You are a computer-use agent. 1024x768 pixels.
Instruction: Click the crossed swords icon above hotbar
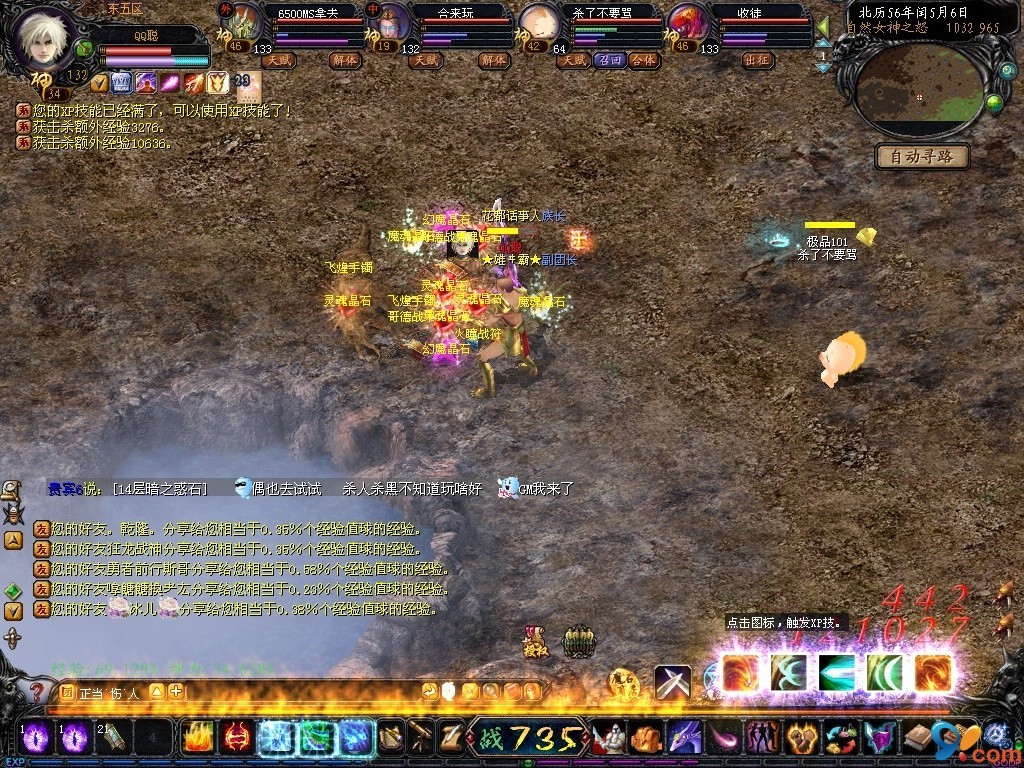672,682
